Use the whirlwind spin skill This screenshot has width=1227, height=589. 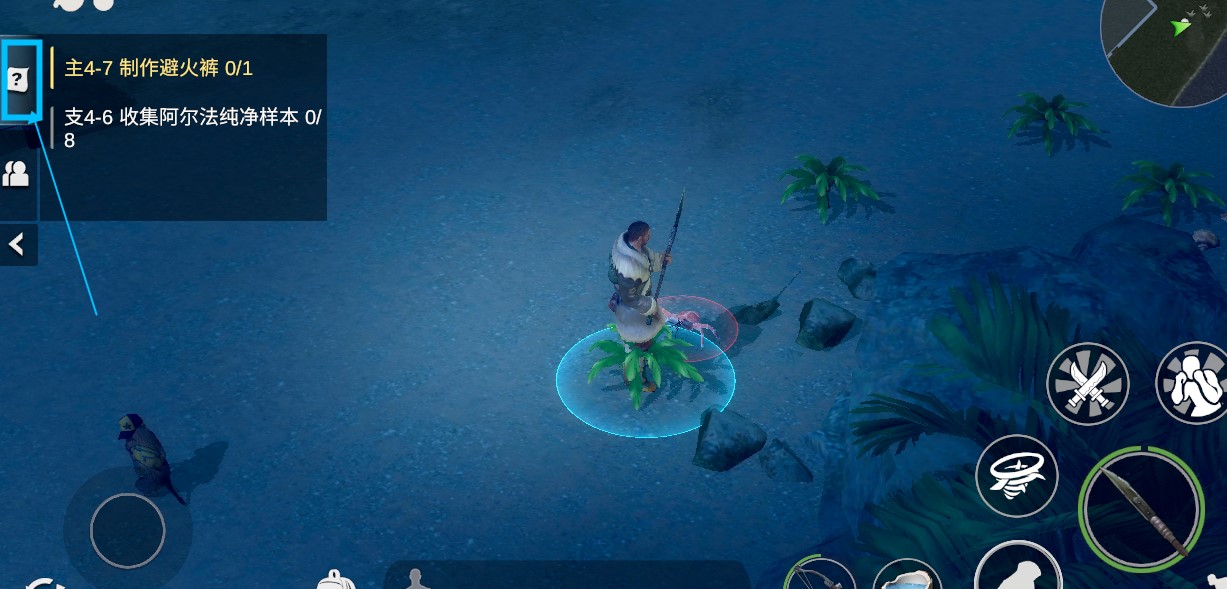1016,476
